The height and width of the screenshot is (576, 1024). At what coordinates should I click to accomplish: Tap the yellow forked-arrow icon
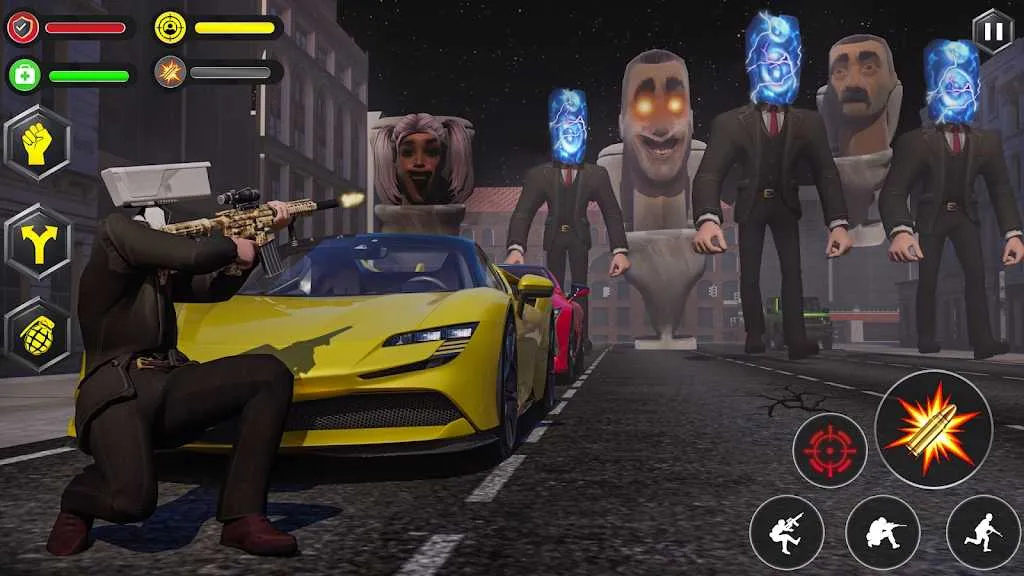pyautogui.click(x=37, y=240)
